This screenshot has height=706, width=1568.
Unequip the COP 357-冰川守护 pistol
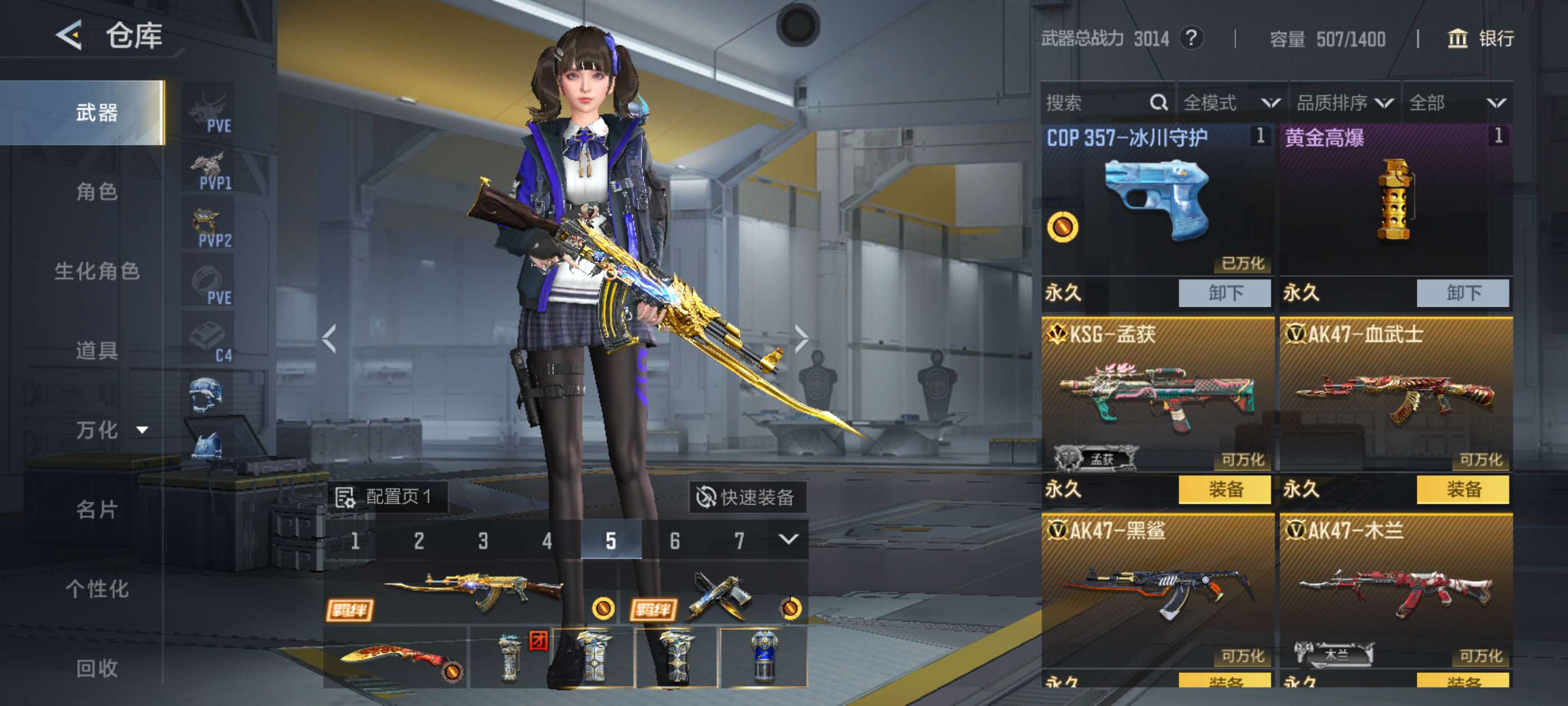click(1224, 293)
